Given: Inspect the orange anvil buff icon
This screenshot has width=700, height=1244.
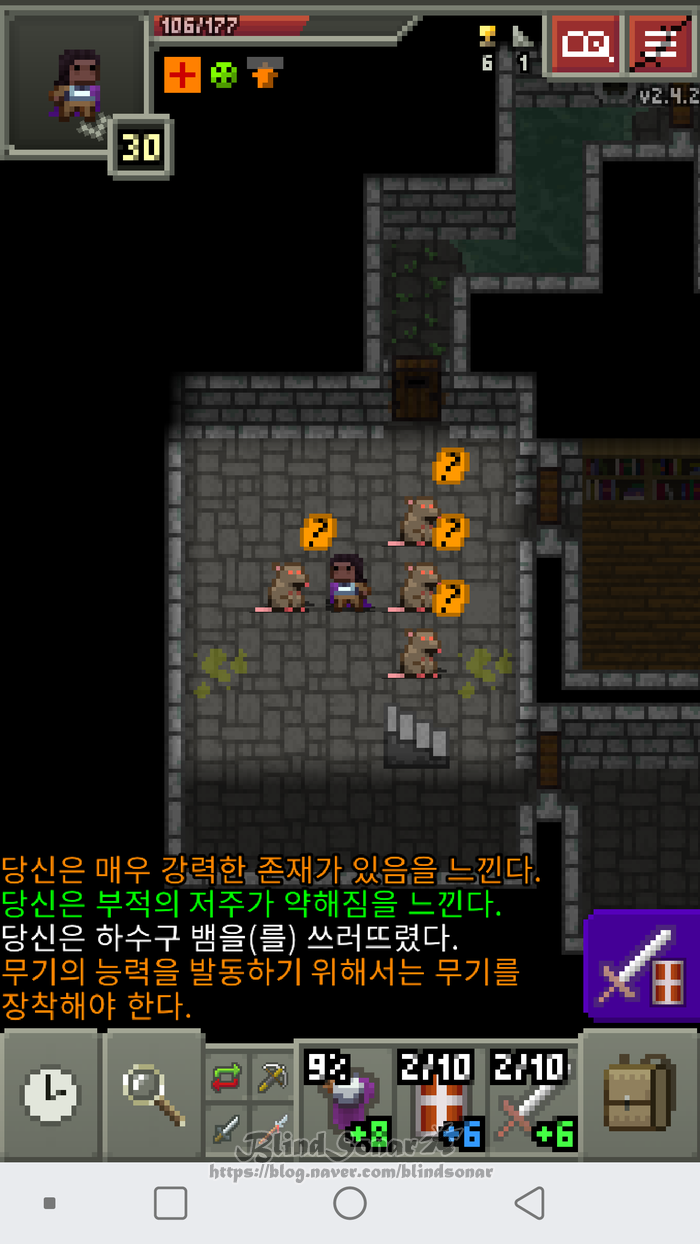Looking at the screenshot, I should click(x=265, y=73).
